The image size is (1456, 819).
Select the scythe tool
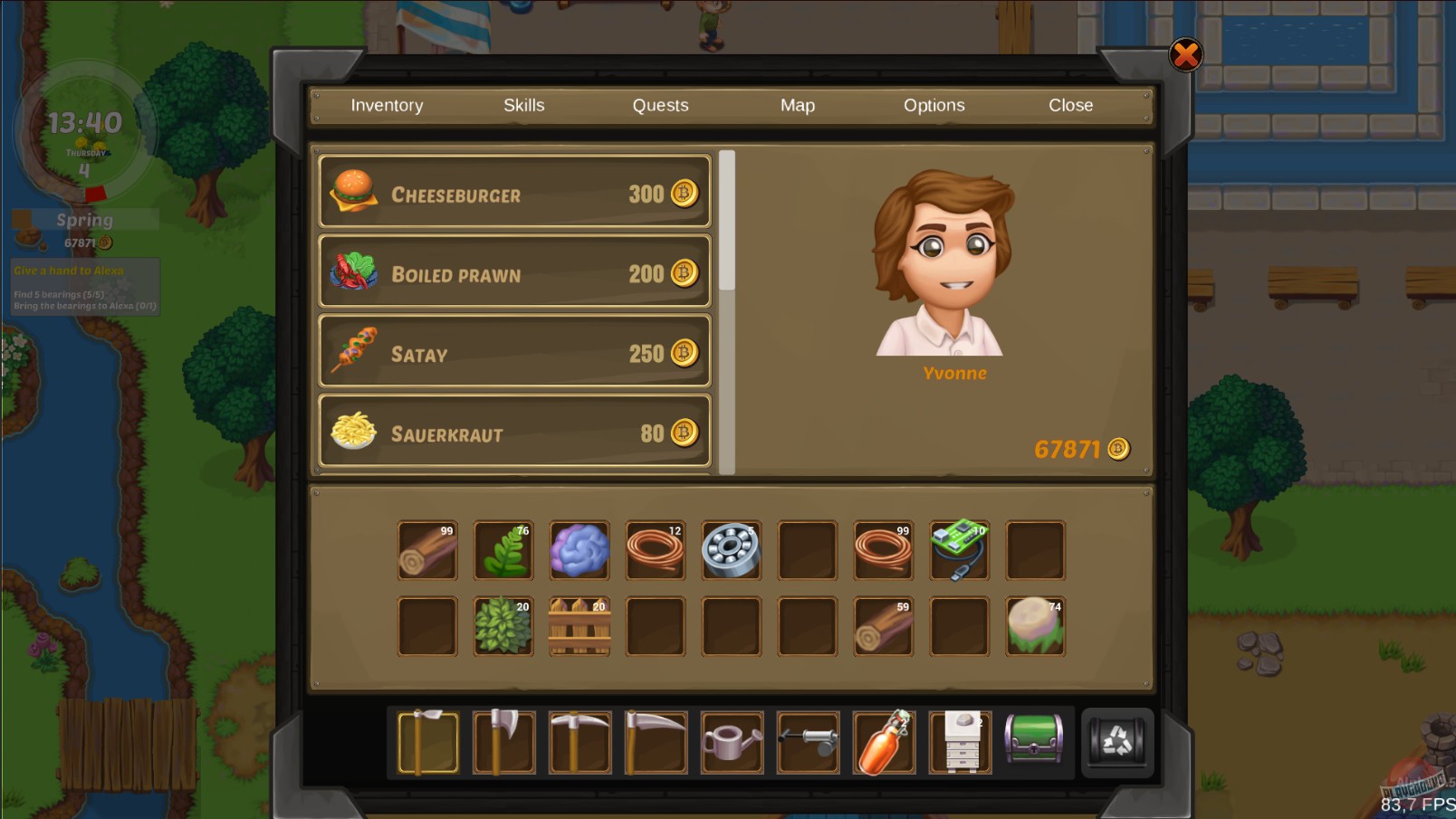pyautogui.click(x=656, y=742)
